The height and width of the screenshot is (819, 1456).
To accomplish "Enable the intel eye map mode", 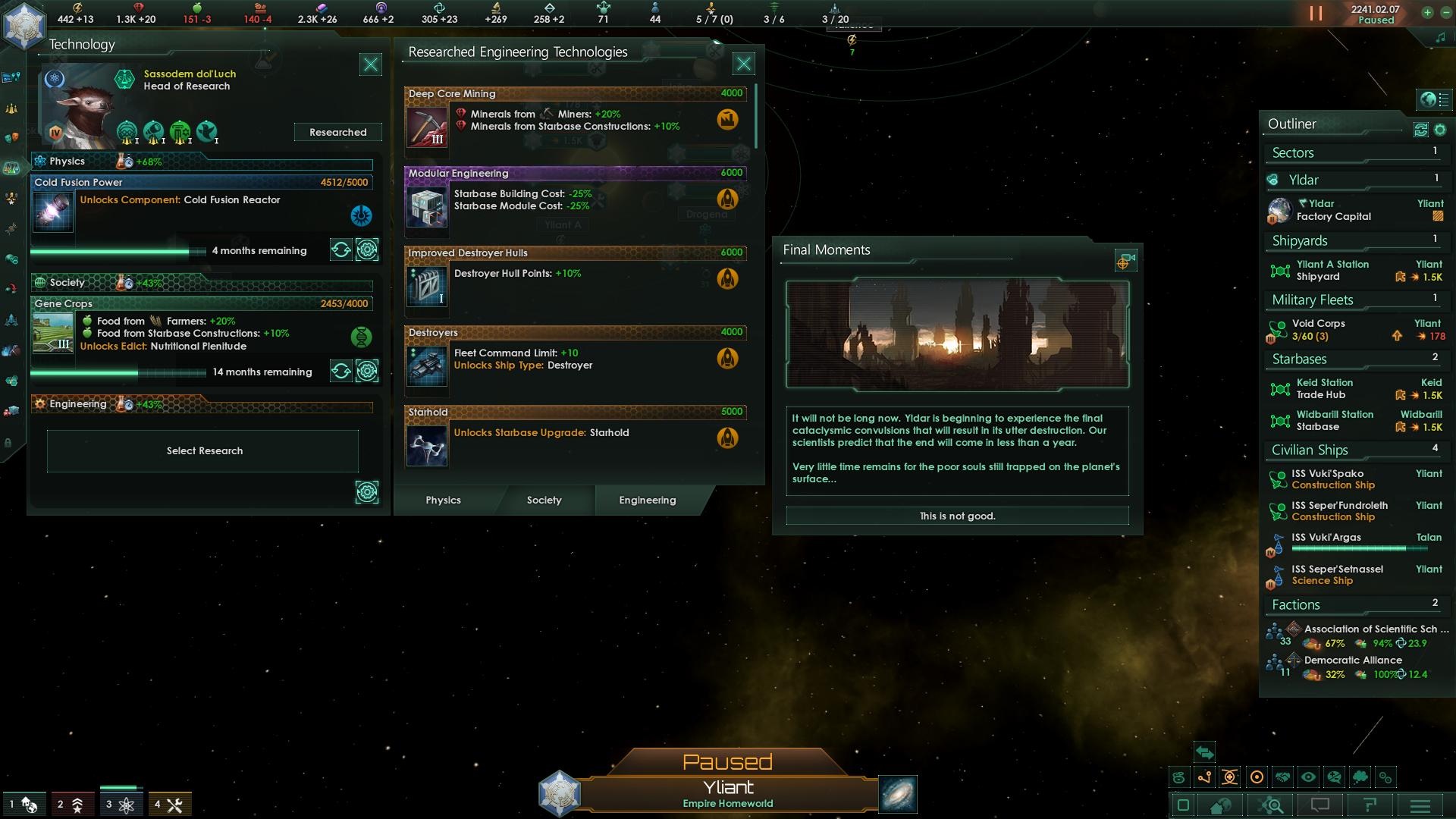I will [x=1308, y=777].
